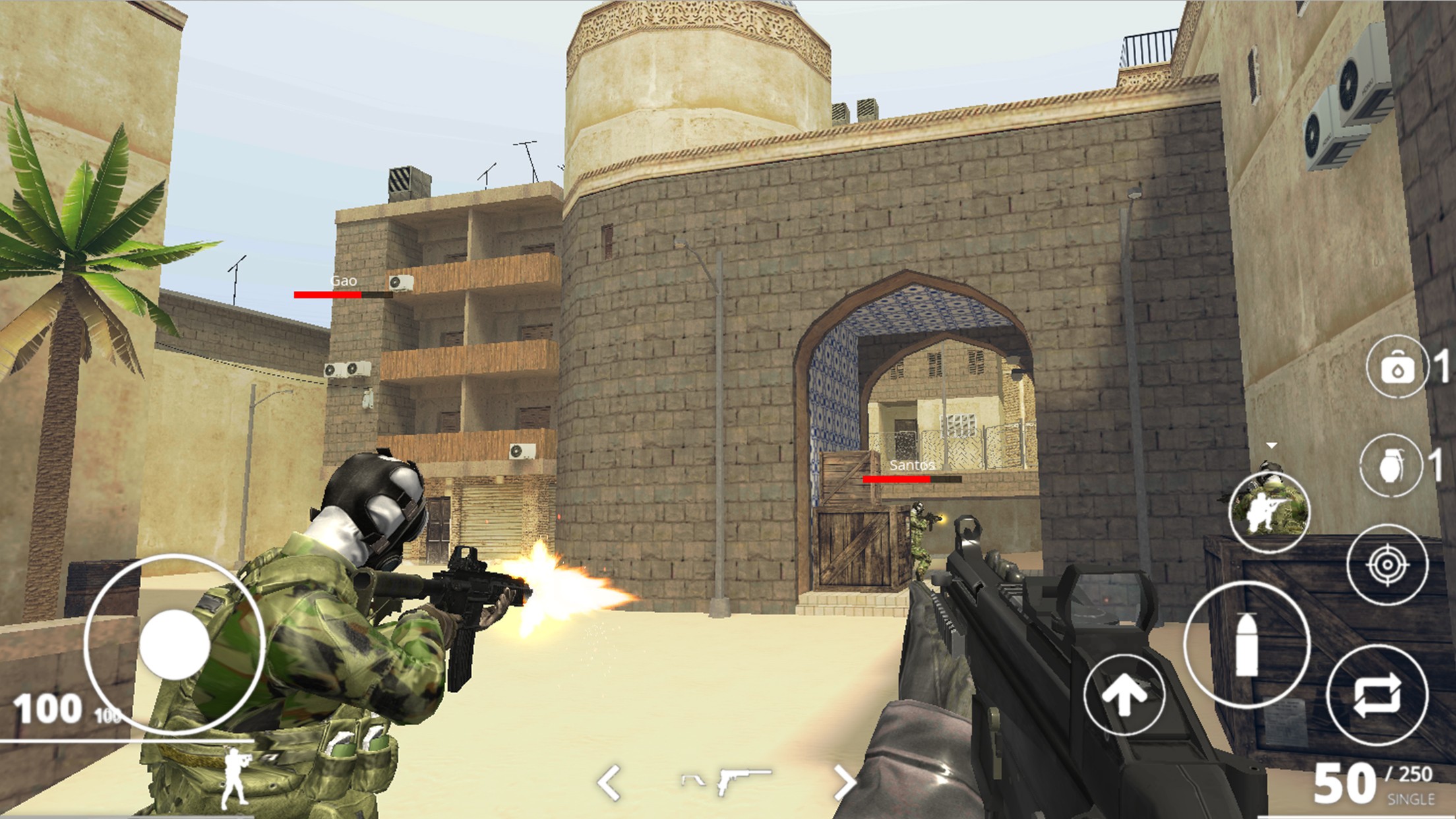This screenshot has width=1456, height=819.
Task: Fire weapon using the bullet button
Action: click(1246, 644)
